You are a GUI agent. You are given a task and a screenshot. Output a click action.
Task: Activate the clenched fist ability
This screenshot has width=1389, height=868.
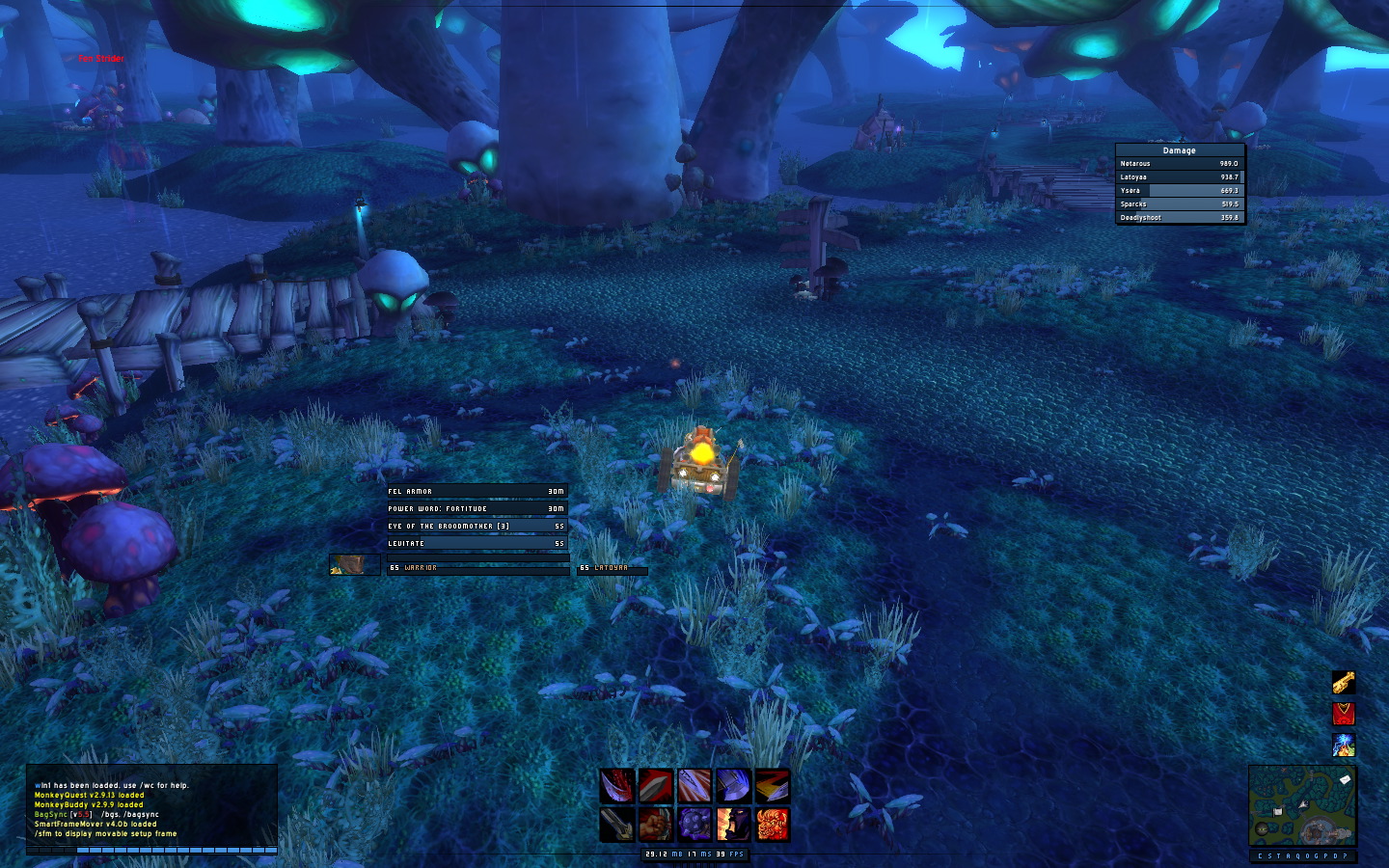(656, 825)
